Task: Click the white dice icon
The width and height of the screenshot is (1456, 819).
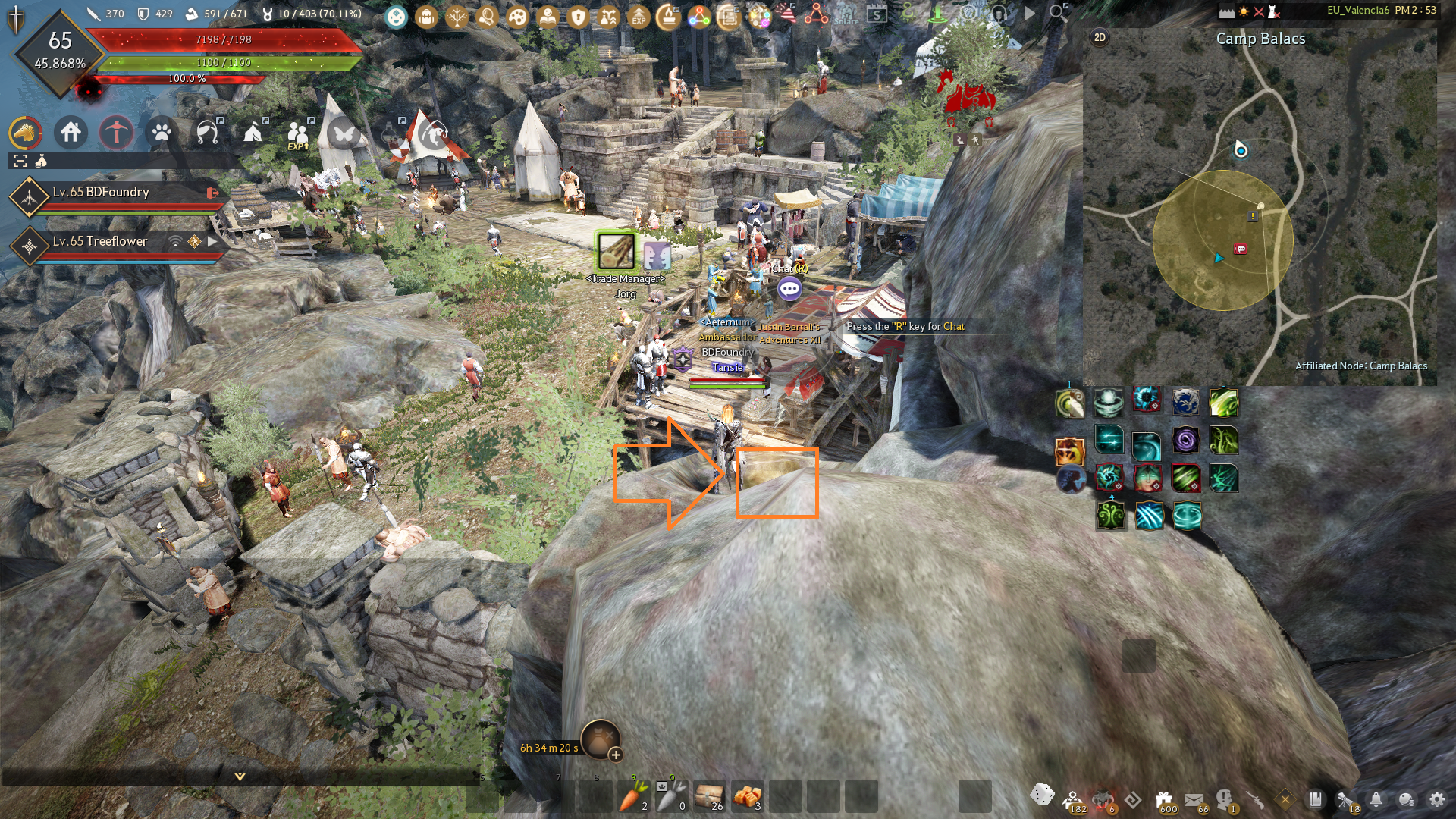Action: point(1042,795)
